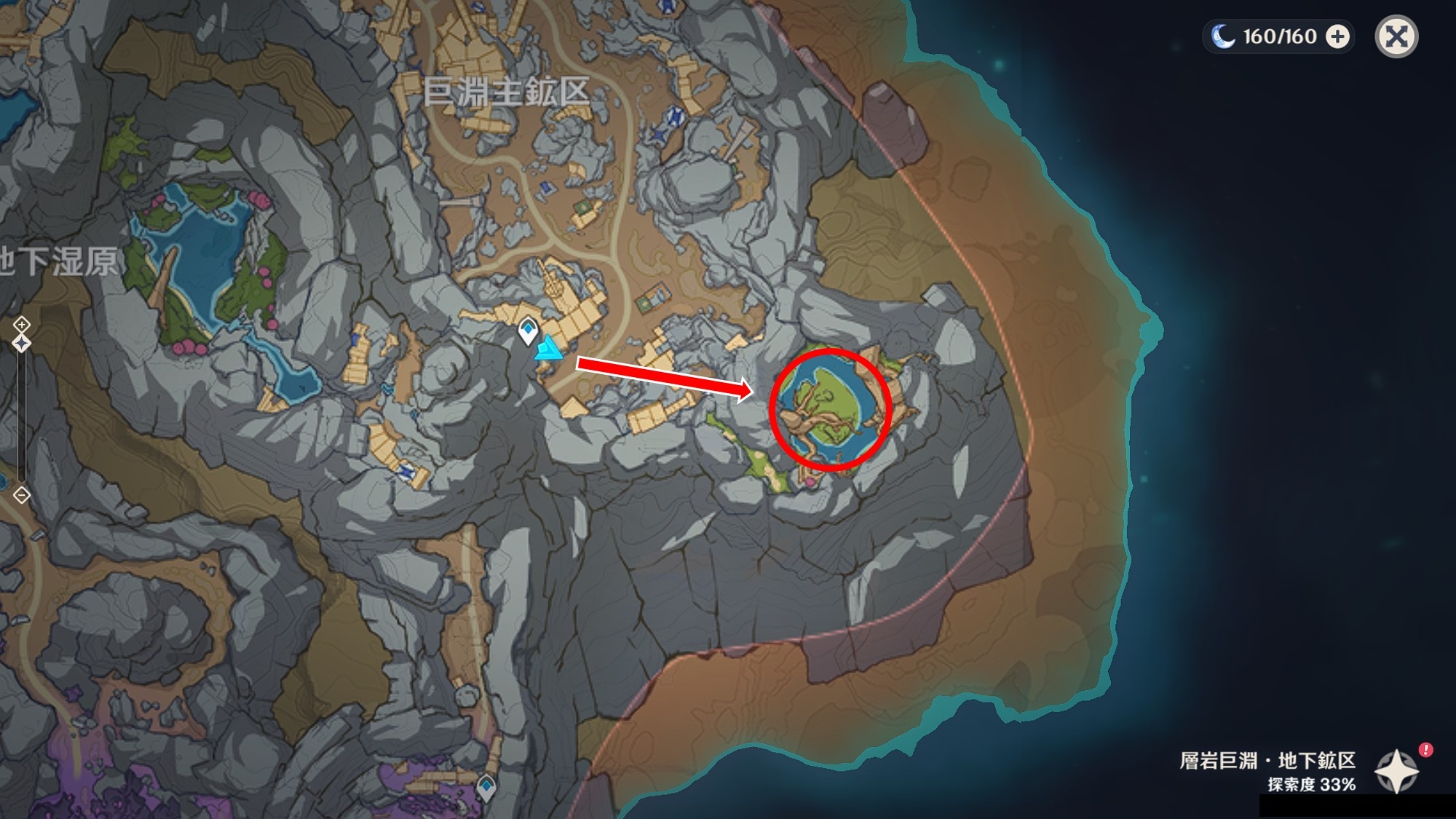The width and height of the screenshot is (1456, 819).
Task: Zoom out with the map minus button
Action: pos(22,495)
